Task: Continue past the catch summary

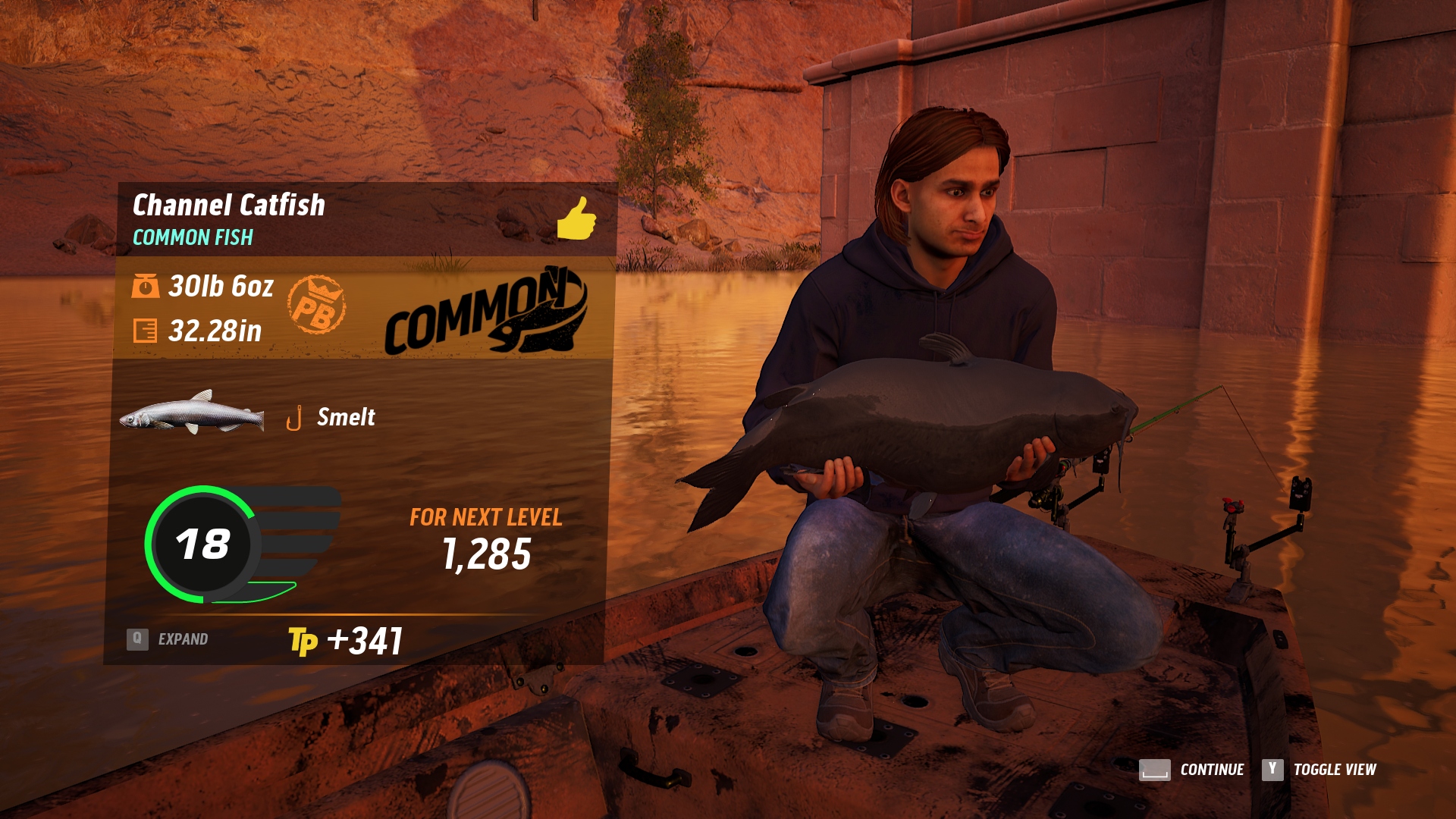Action: point(1191,770)
